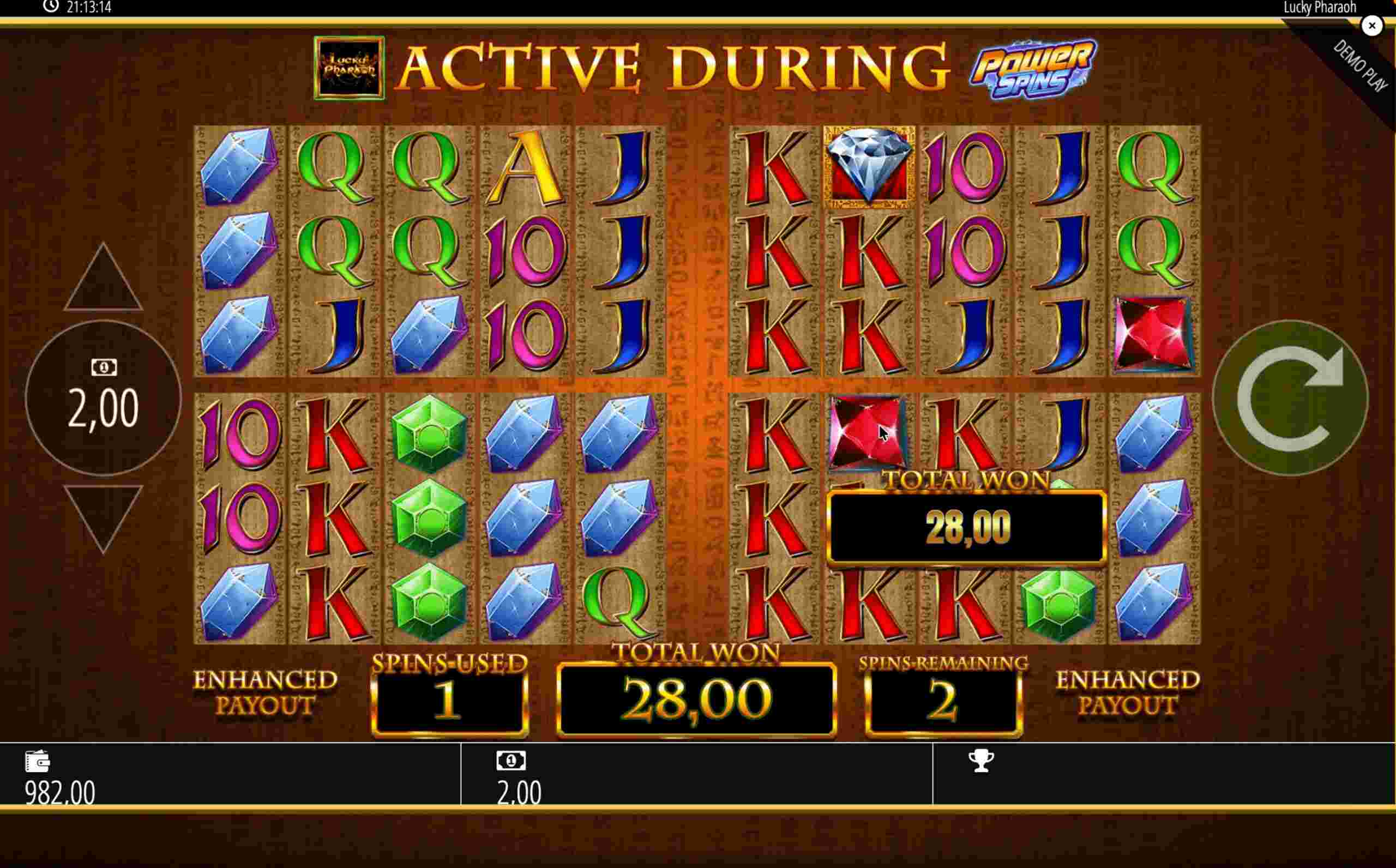This screenshot has height=868, width=1396.
Task: Select the banknote bet icon in bottom bar
Action: click(x=511, y=761)
